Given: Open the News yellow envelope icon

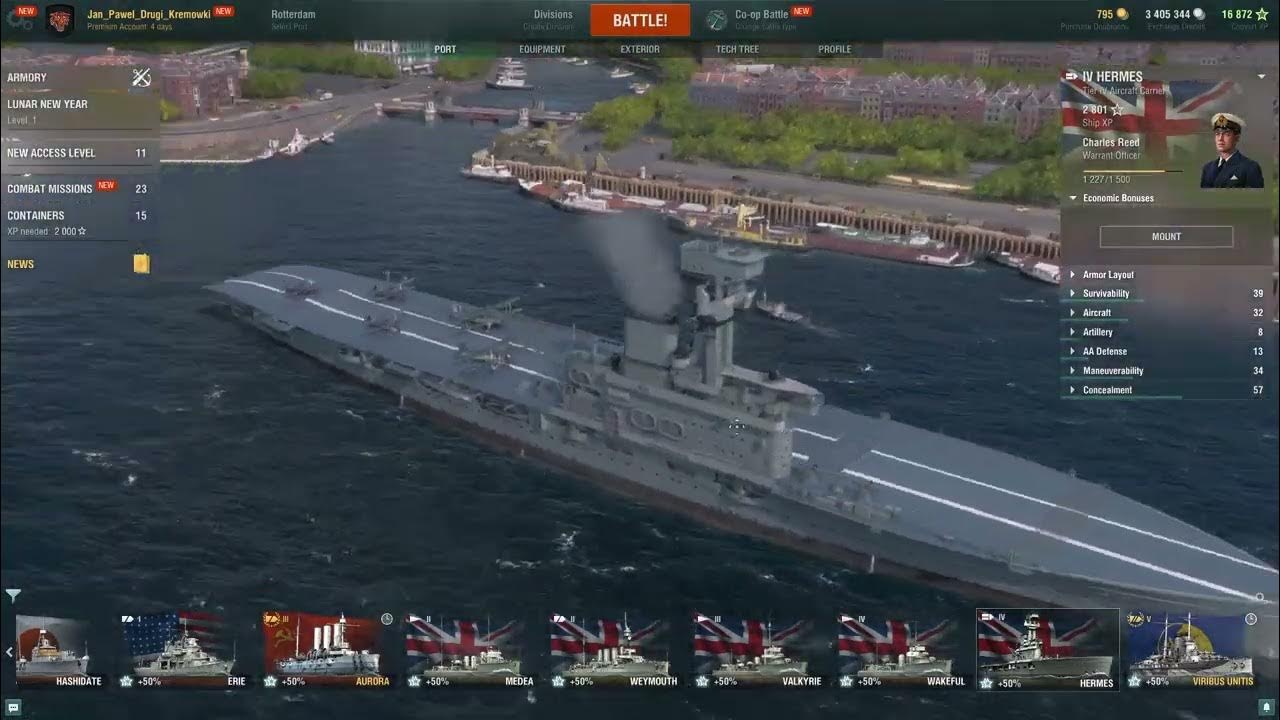Looking at the screenshot, I should [x=141, y=263].
